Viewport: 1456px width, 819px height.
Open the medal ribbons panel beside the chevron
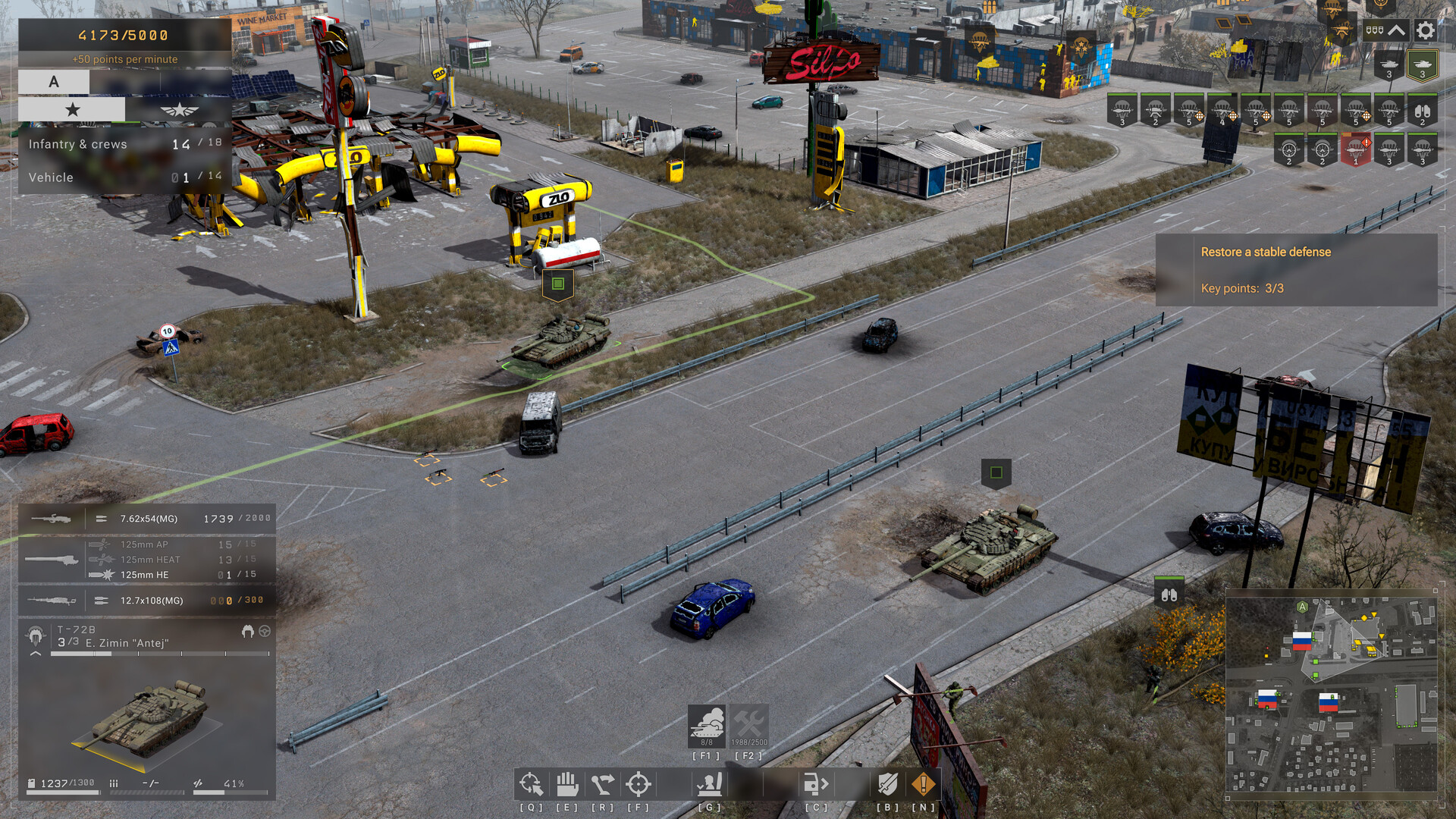(1374, 30)
